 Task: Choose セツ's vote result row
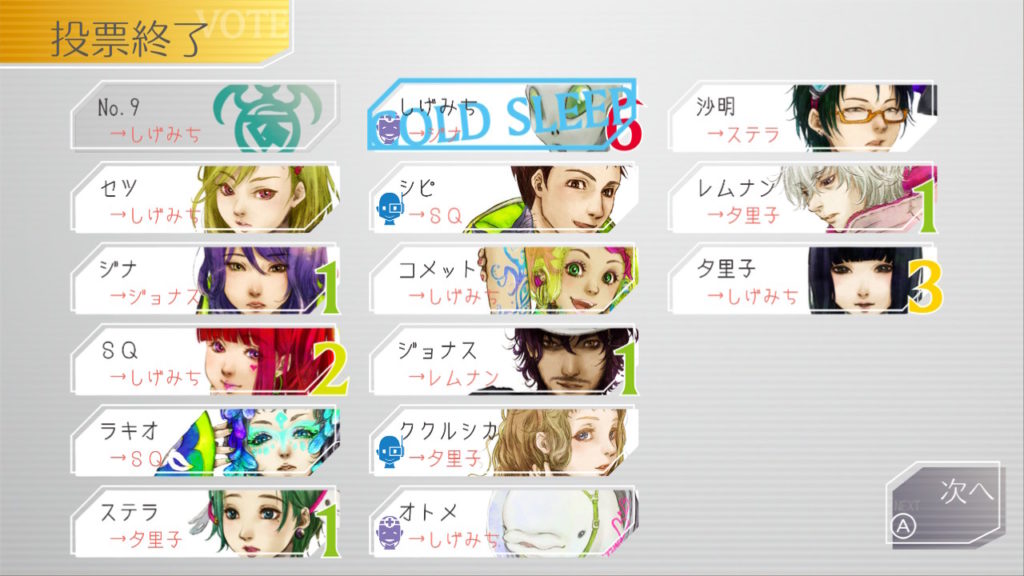[x=205, y=198]
